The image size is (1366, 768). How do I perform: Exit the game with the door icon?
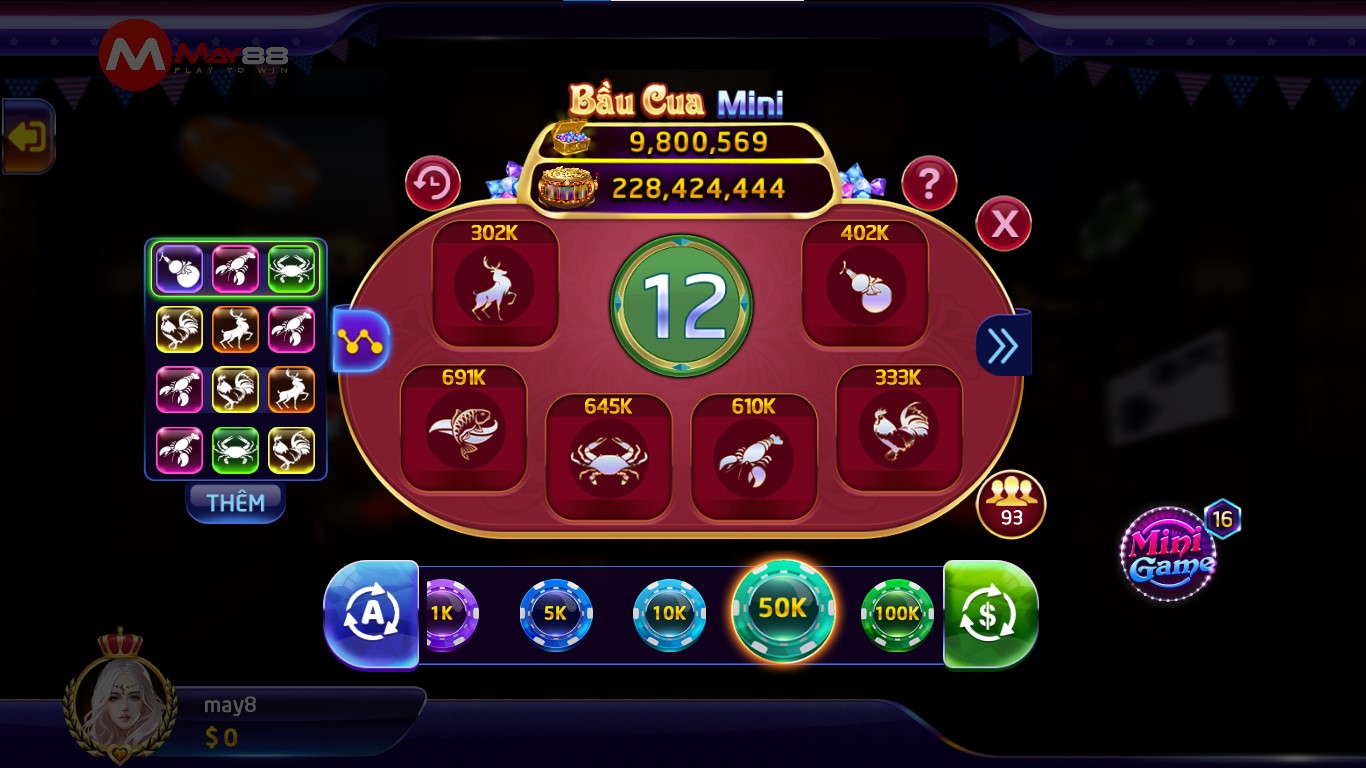point(27,136)
